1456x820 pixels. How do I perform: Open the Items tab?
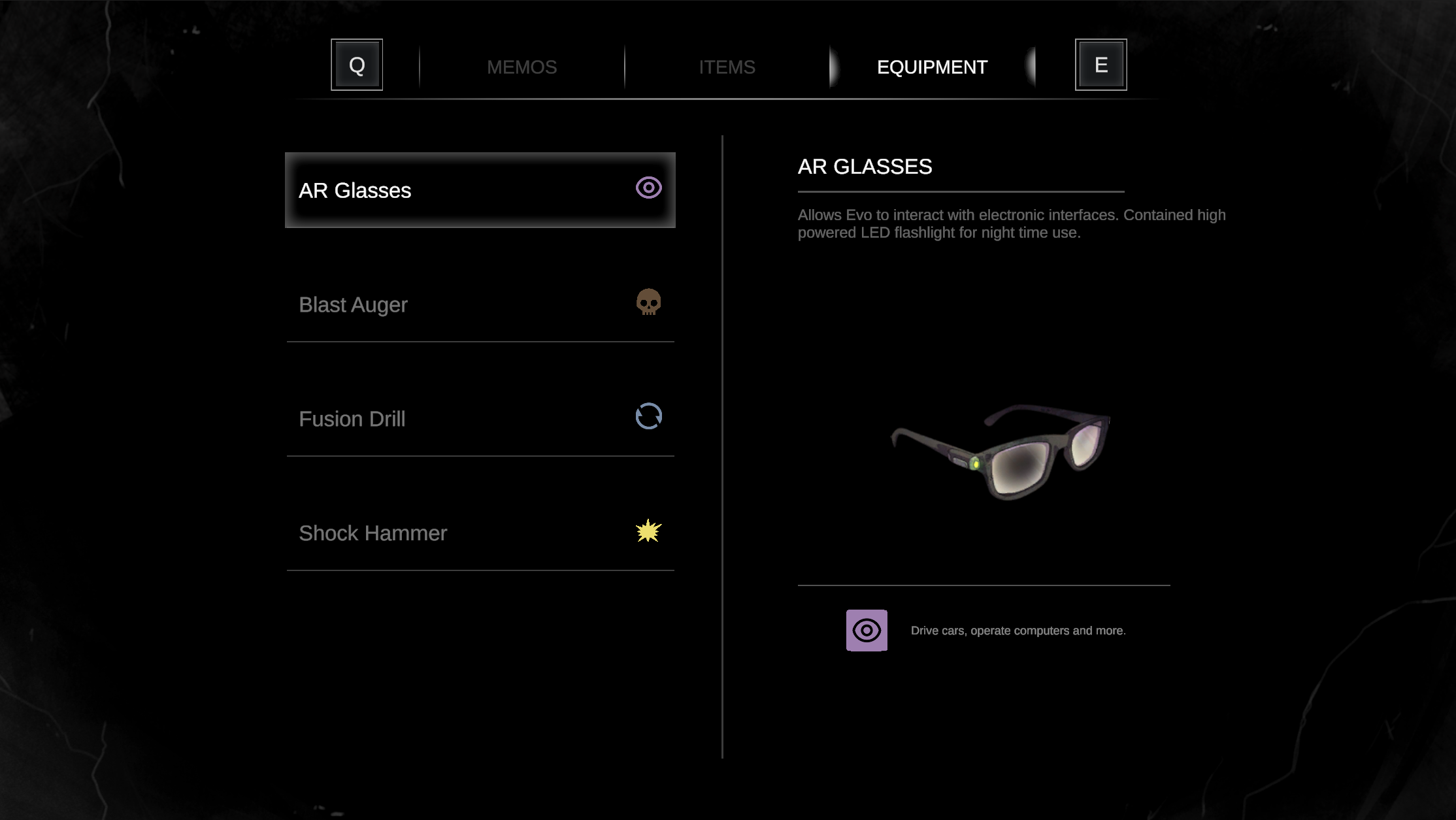(x=727, y=67)
